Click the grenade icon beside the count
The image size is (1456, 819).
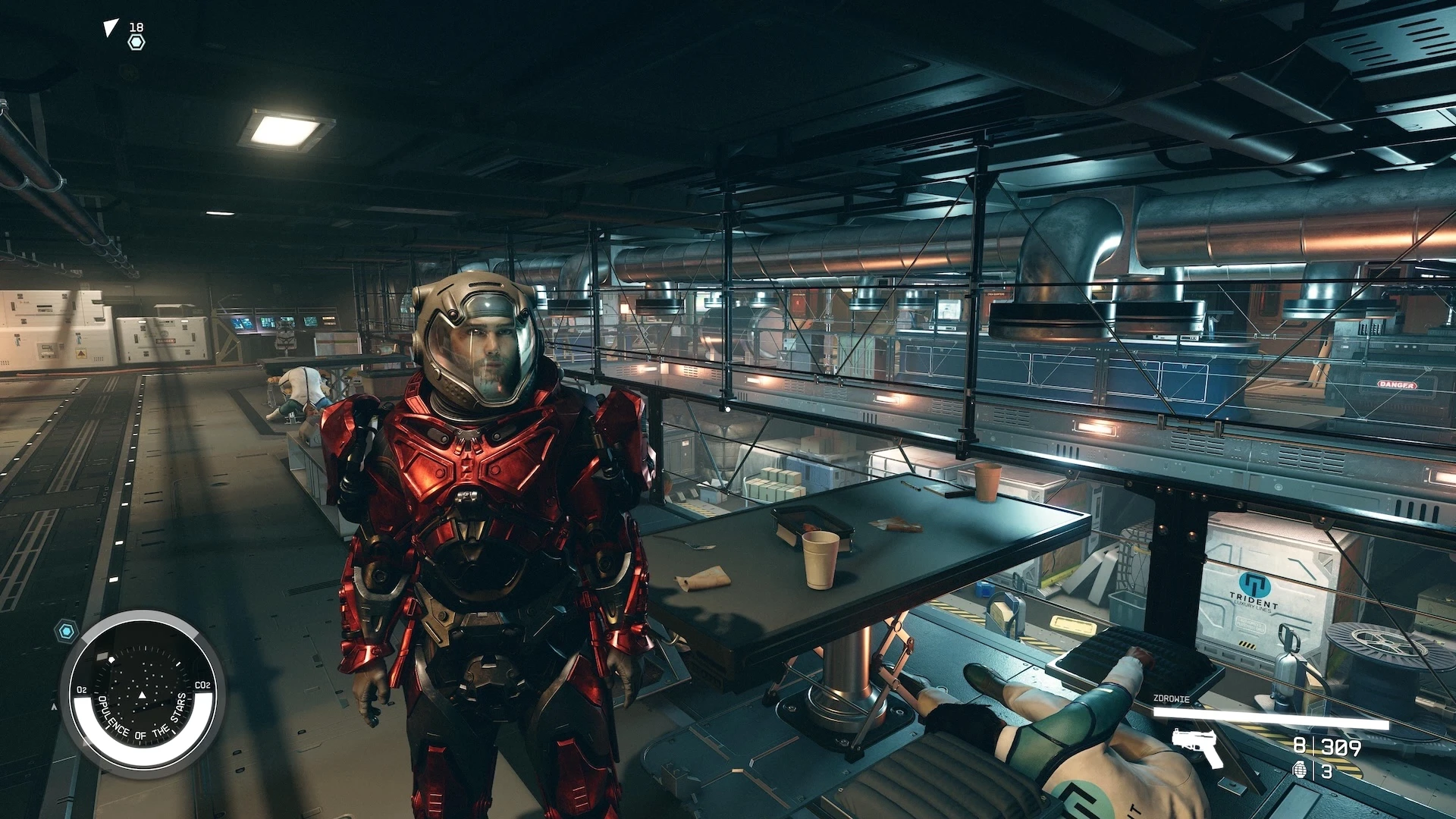click(x=1300, y=770)
